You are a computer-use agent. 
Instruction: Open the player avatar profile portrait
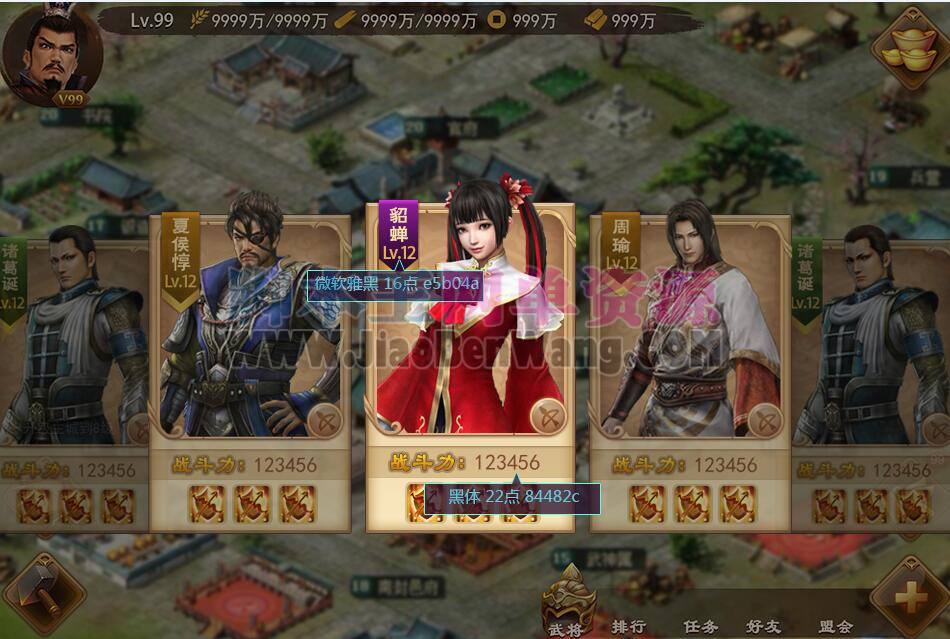[x=50, y=52]
